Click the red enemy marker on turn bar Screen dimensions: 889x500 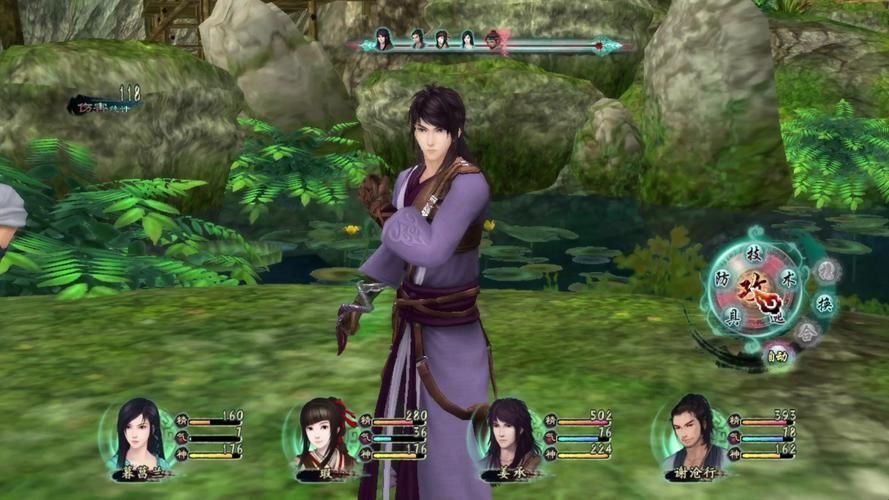pos(493,40)
